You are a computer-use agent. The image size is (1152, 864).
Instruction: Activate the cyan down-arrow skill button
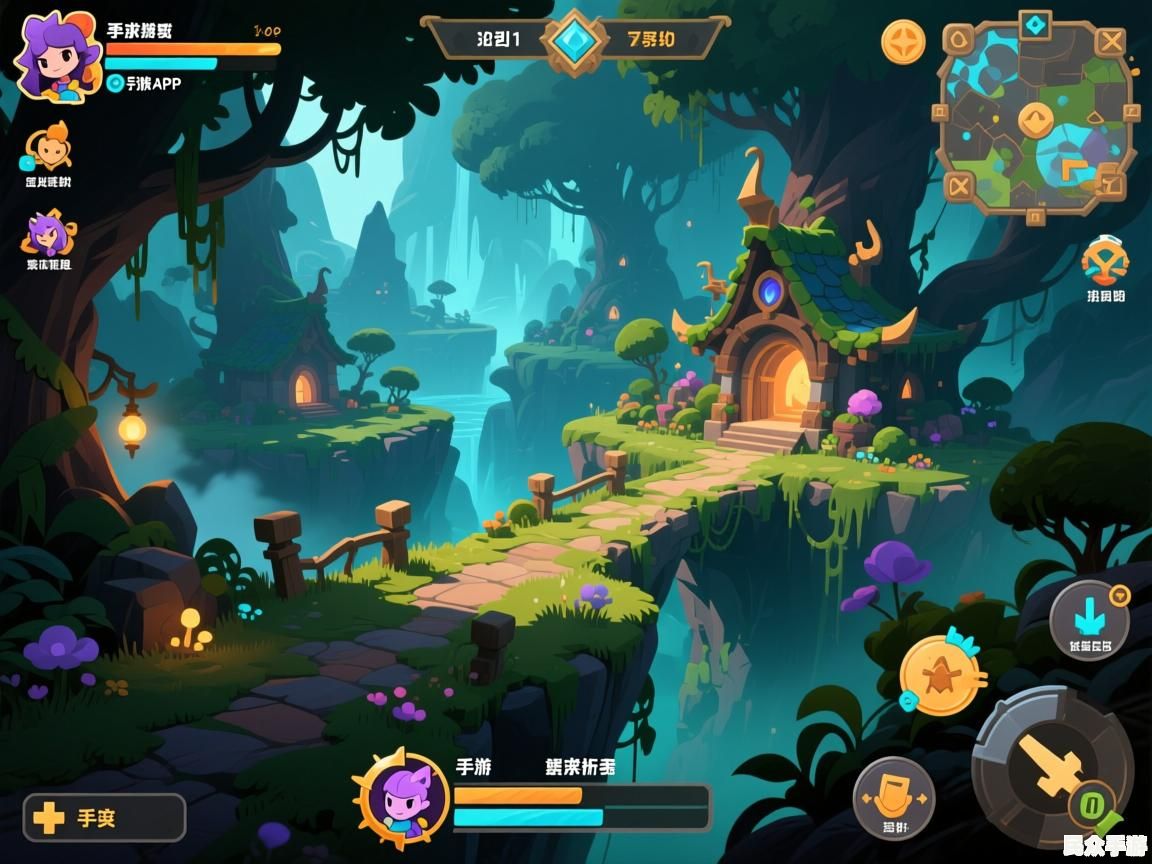[1089, 620]
